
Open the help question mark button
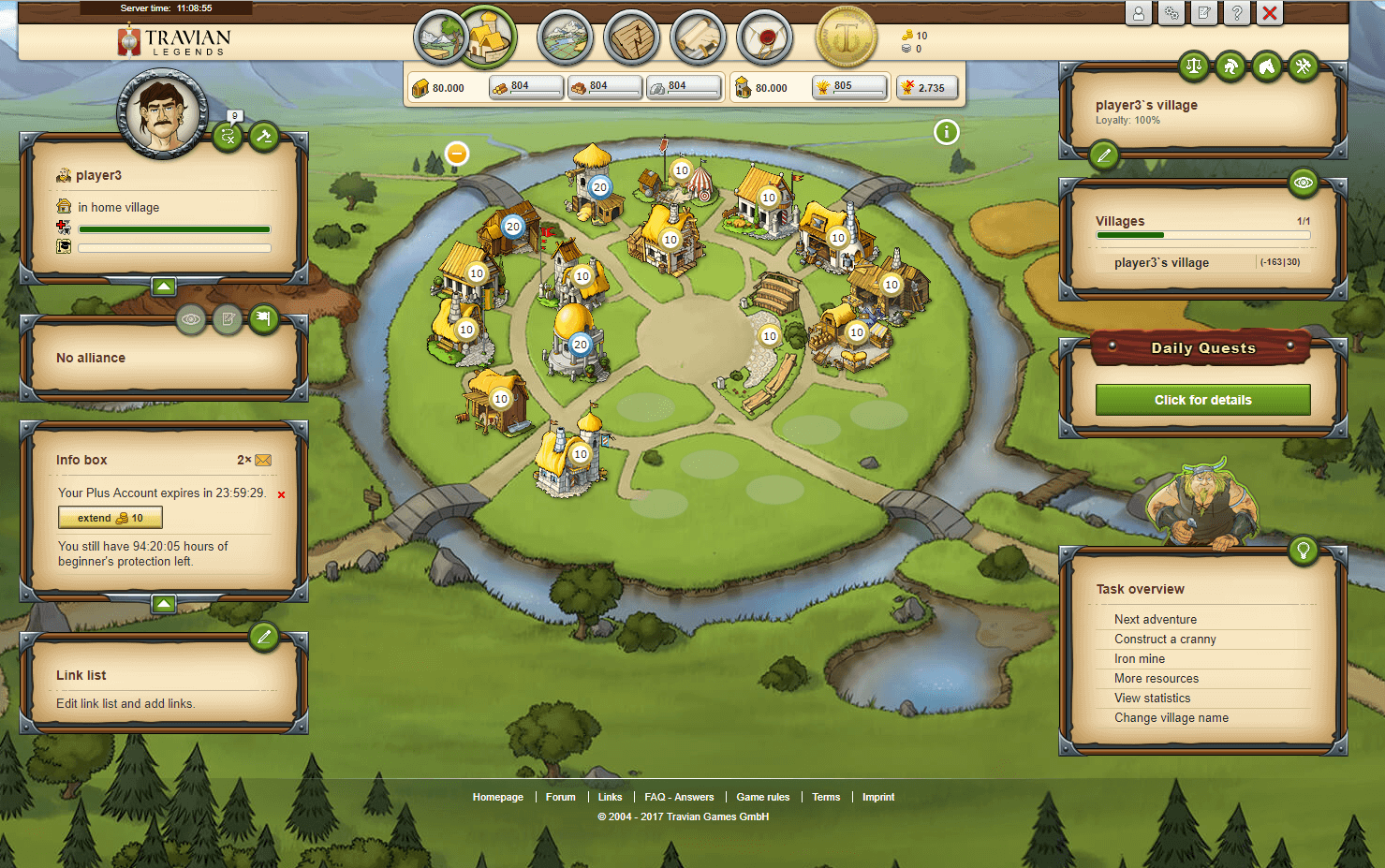[1236, 13]
